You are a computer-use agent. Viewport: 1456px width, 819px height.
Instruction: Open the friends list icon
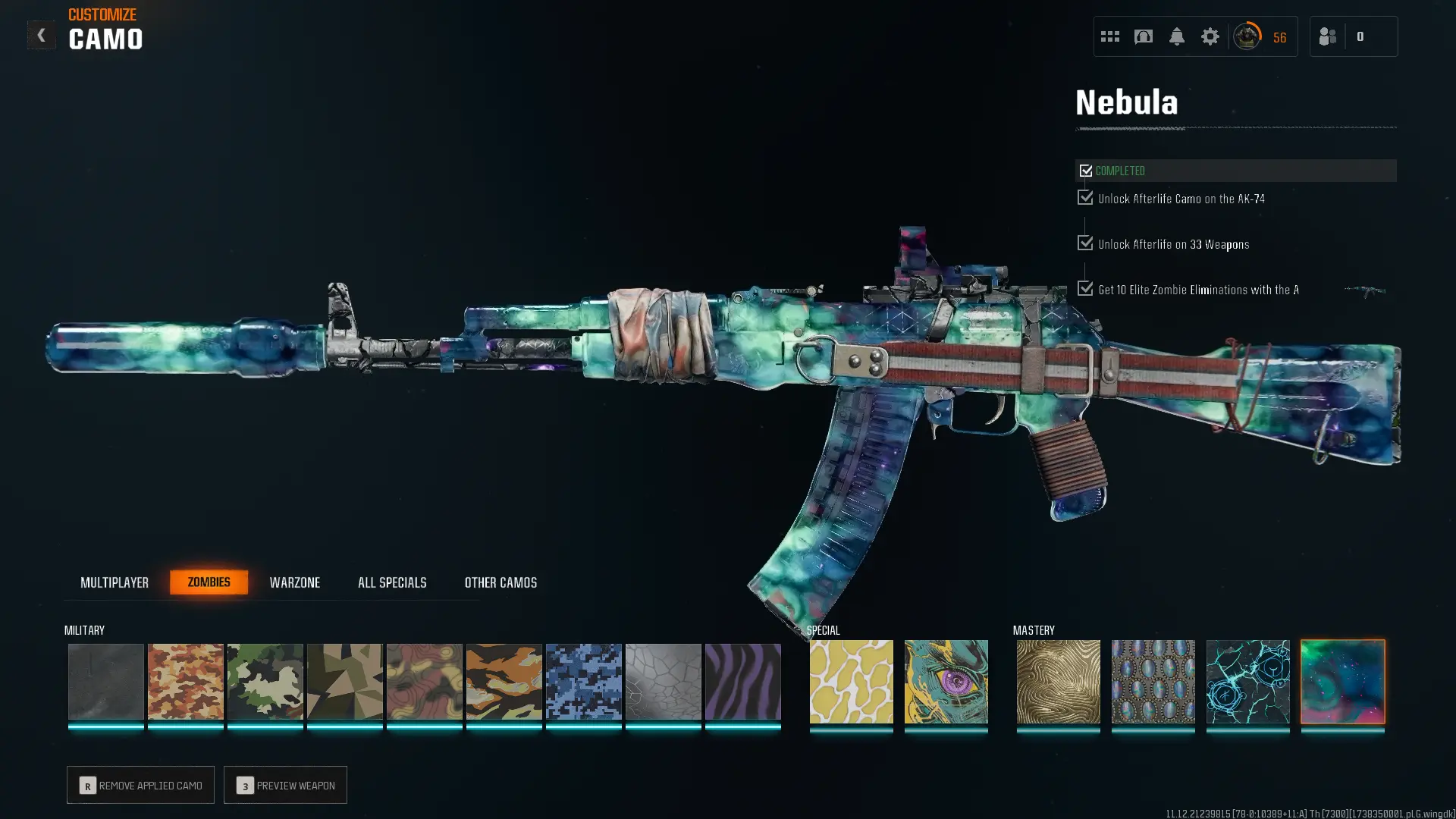pyautogui.click(x=1327, y=36)
